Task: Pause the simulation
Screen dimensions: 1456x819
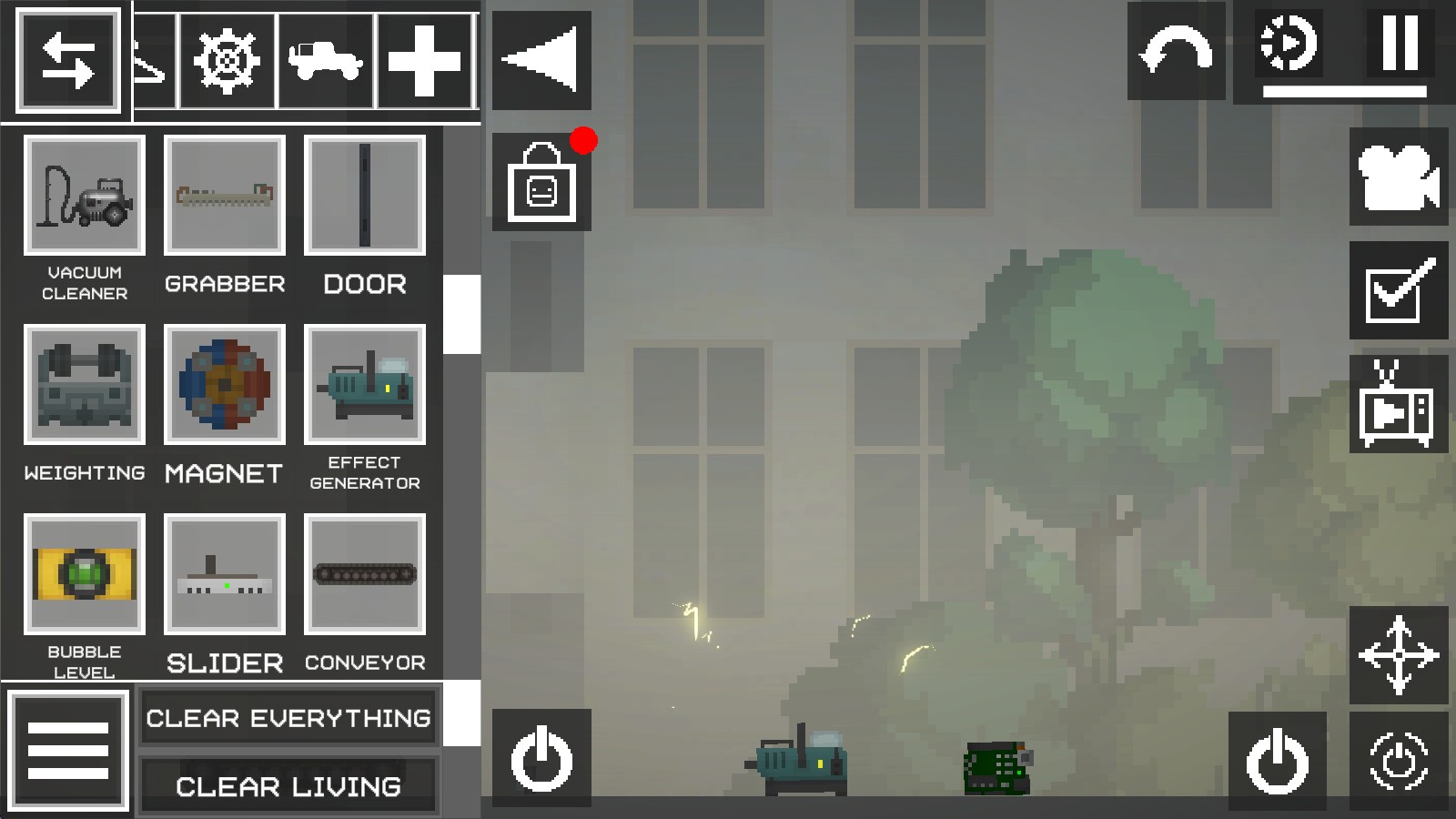Action: tap(1400, 43)
